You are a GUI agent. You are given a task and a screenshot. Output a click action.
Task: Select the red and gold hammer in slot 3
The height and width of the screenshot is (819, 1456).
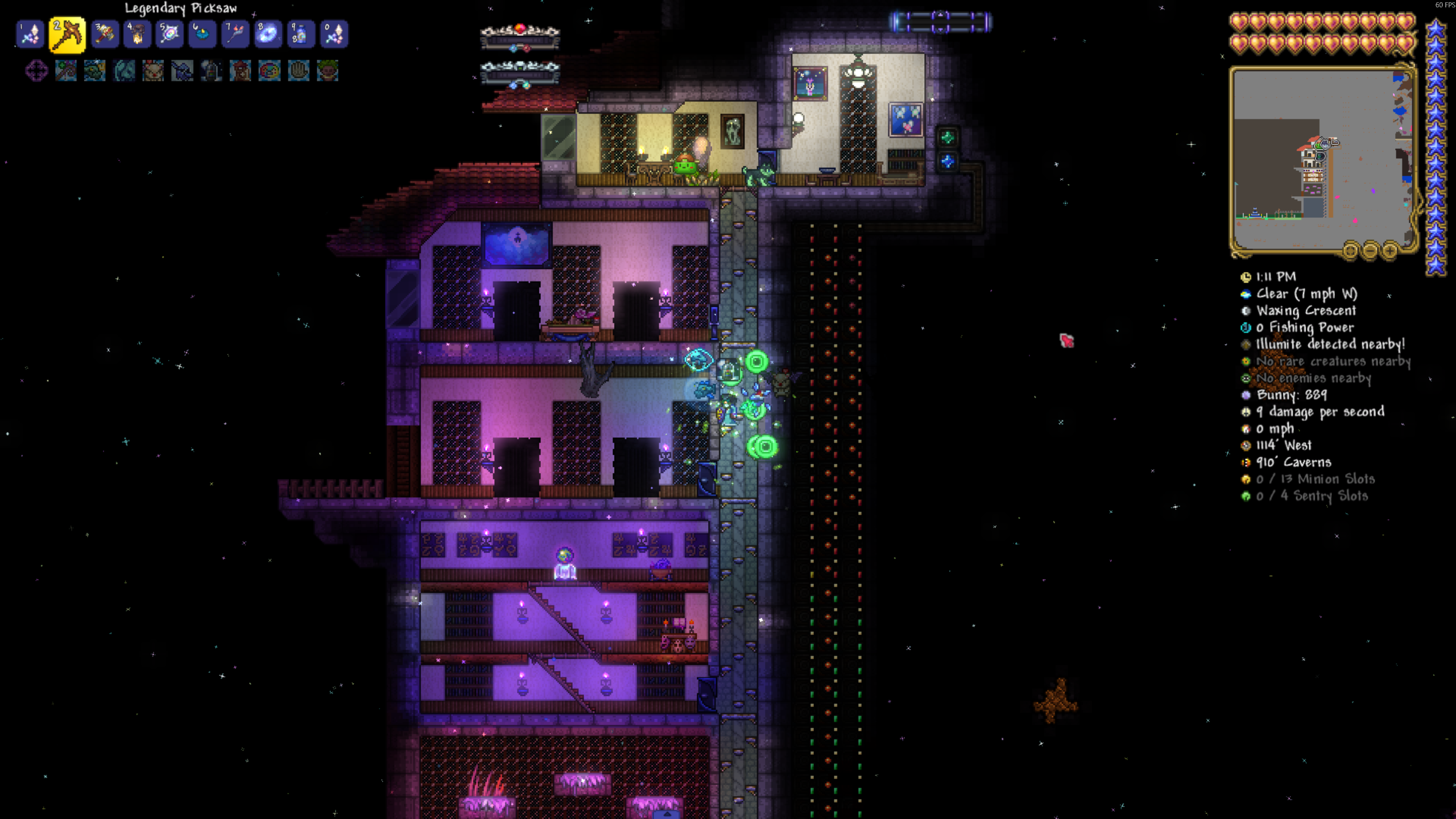click(x=105, y=34)
